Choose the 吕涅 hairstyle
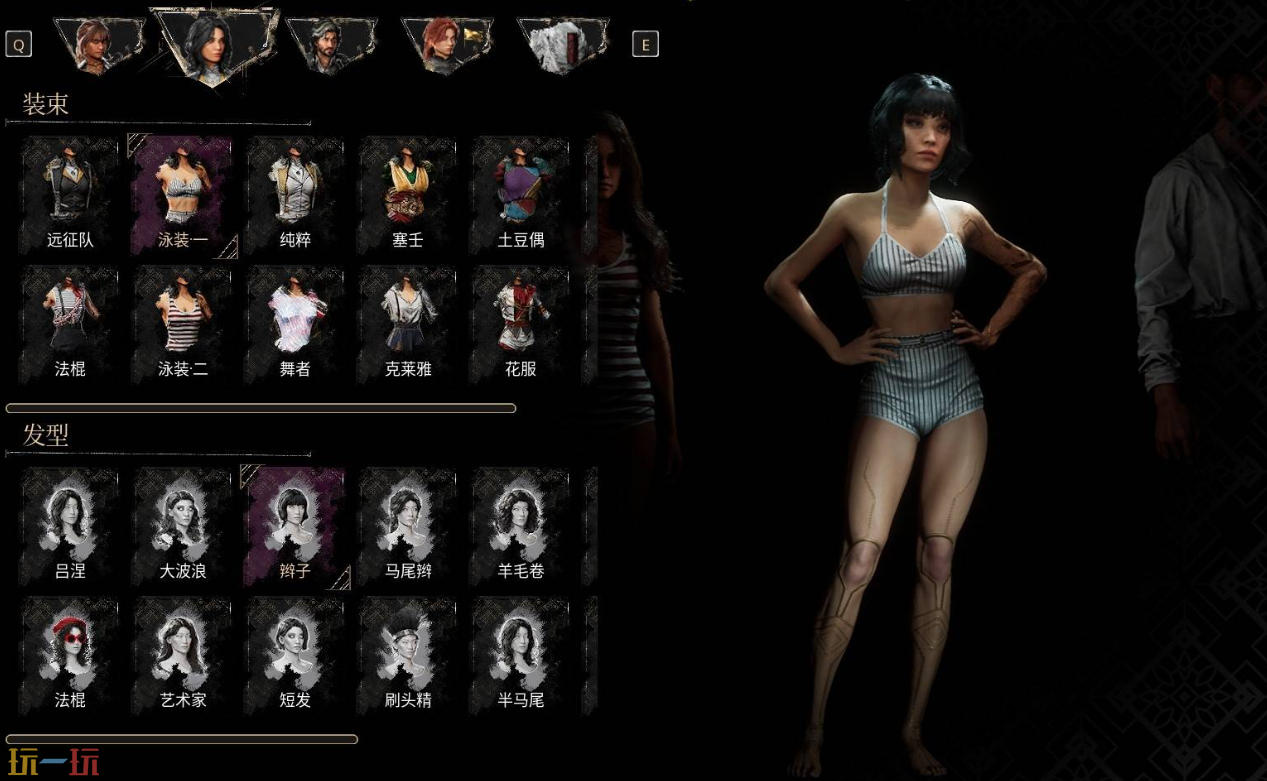1267x781 pixels. pyautogui.click(x=69, y=523)
